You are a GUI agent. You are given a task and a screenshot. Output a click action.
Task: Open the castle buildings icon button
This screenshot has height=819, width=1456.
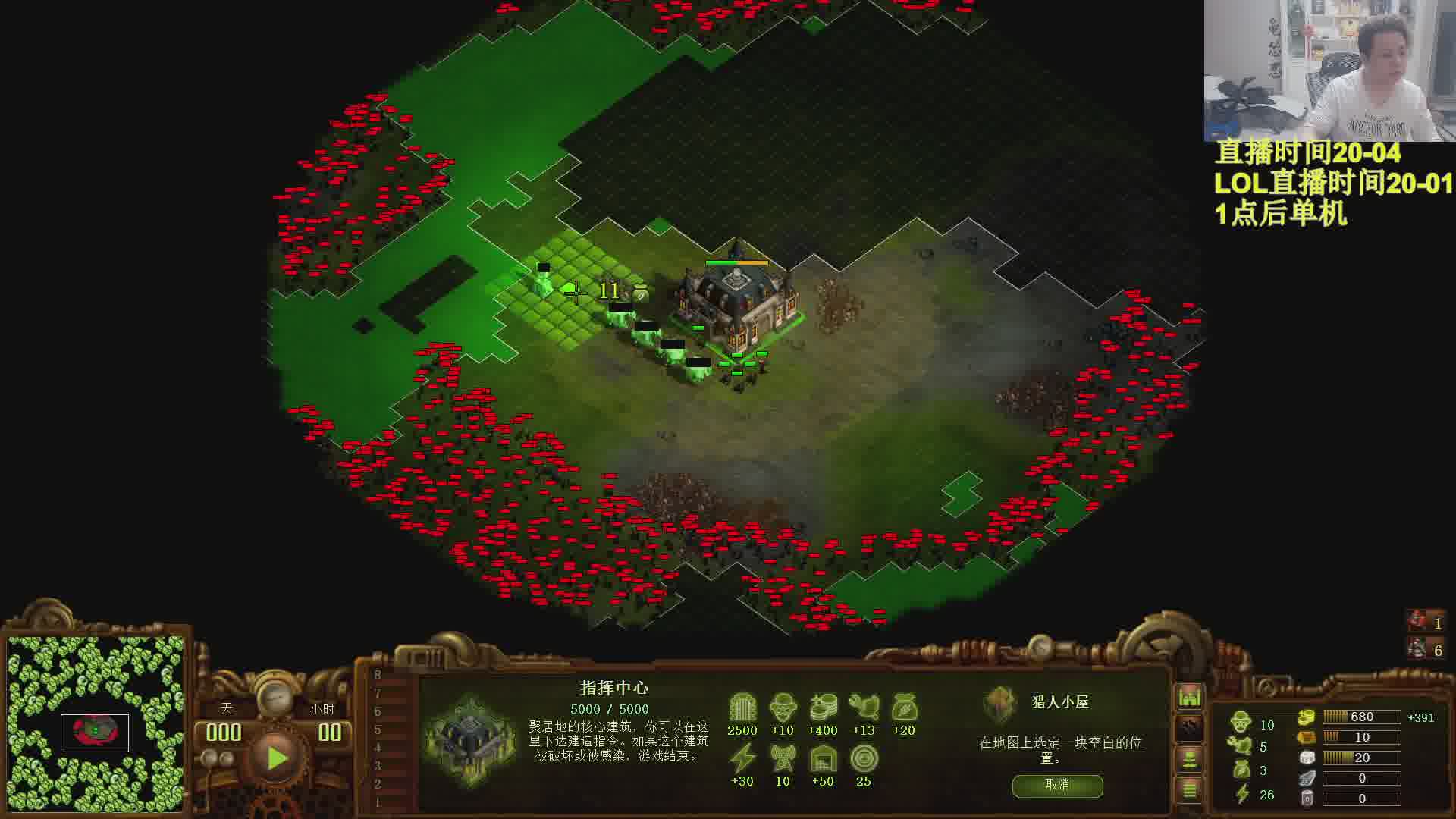click(x=1189, y=696)
